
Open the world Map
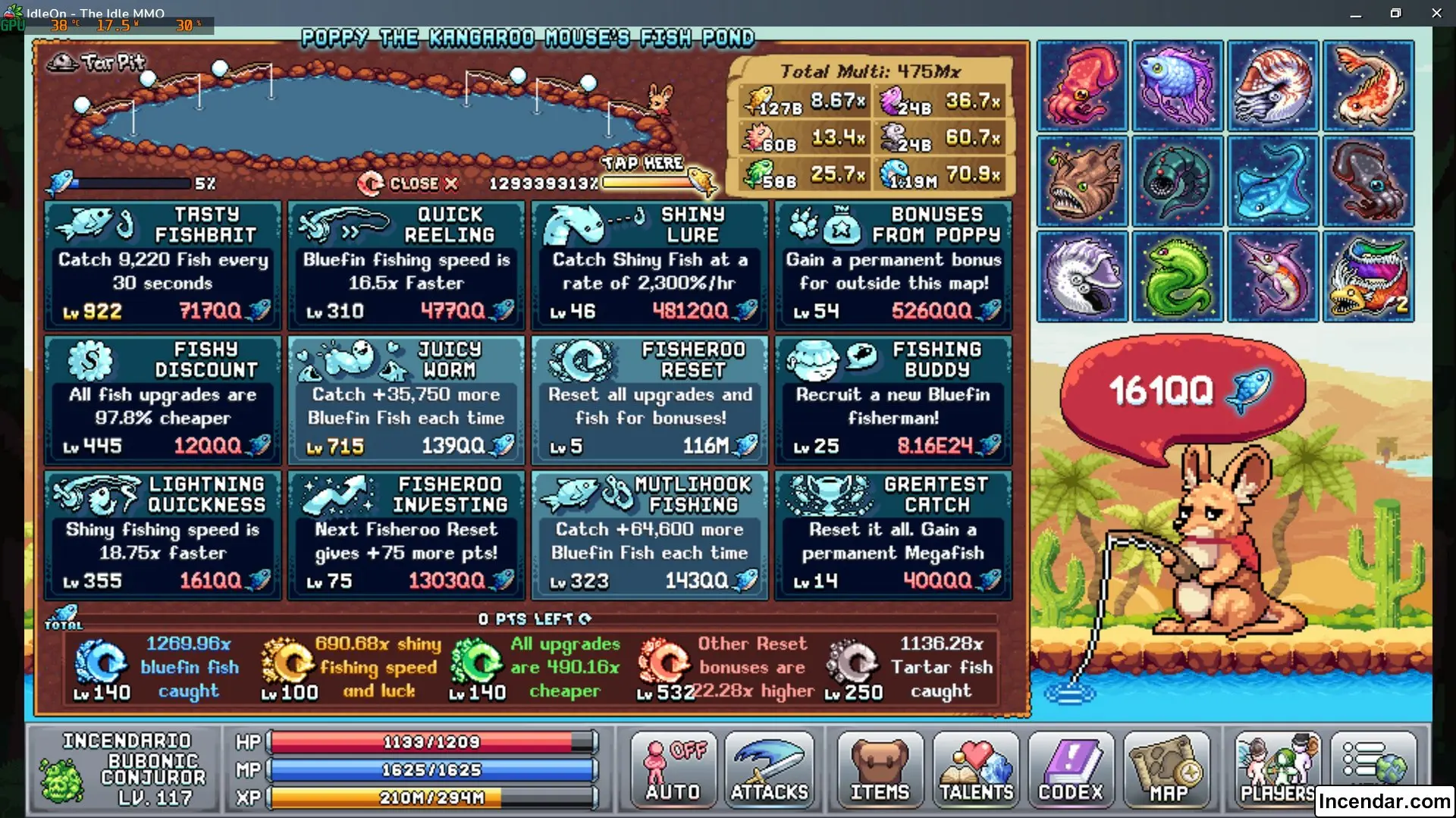1168,770
